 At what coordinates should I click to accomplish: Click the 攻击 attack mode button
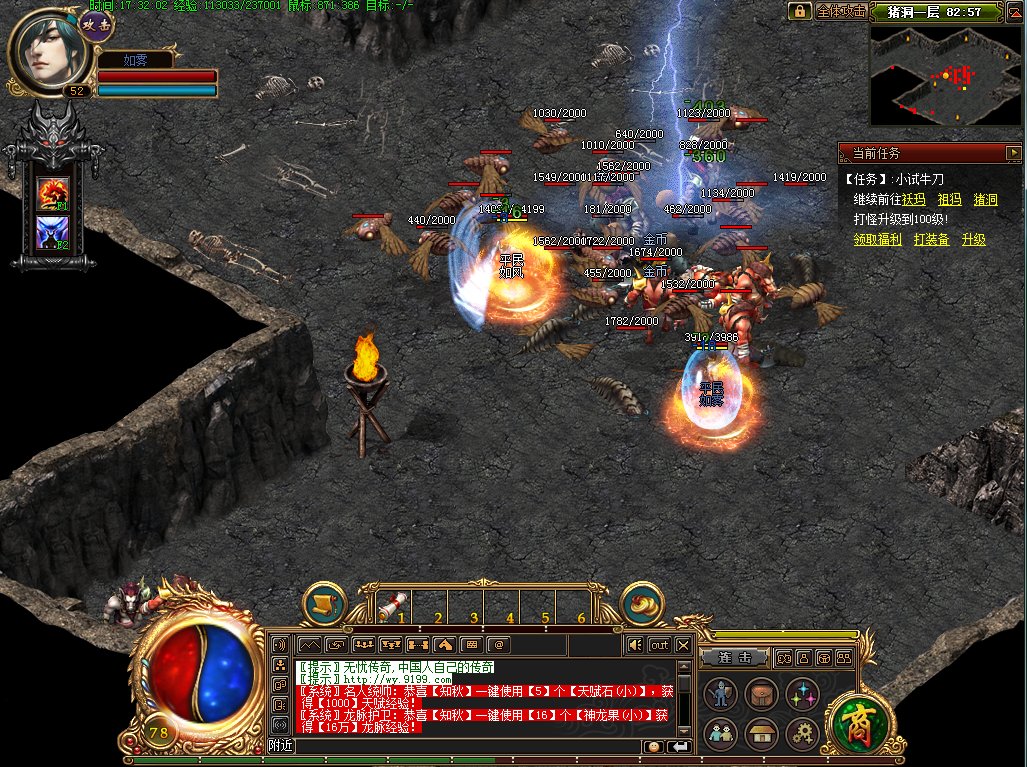pos(96,27)
